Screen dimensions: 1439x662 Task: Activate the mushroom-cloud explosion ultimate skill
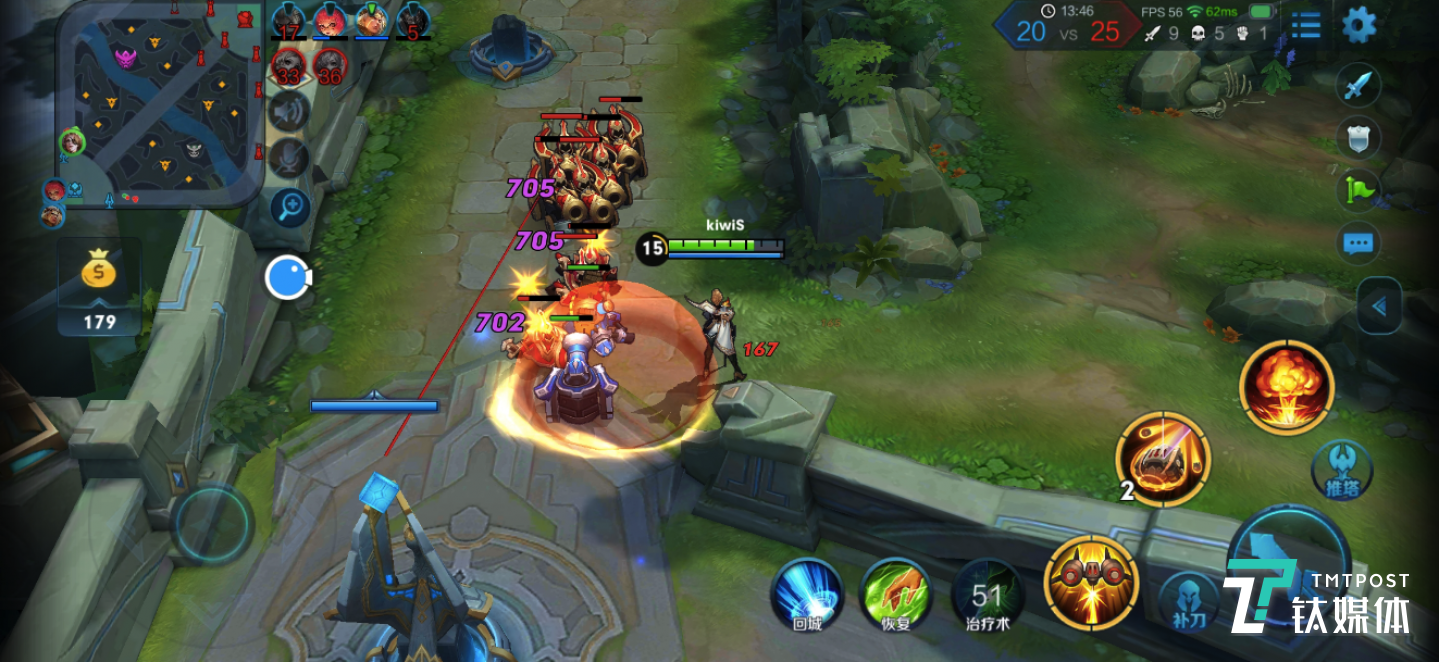tap(1286, 387)
